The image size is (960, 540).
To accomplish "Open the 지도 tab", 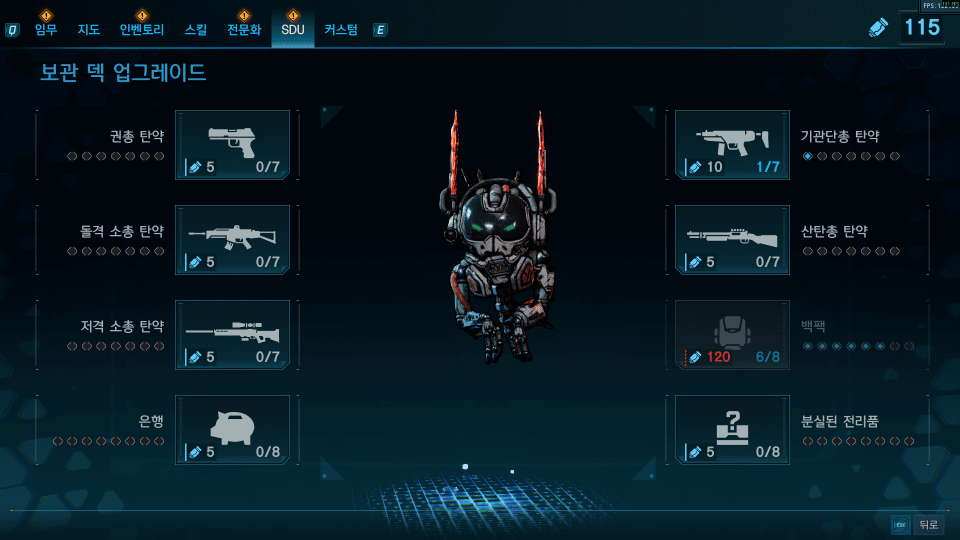I will click(x=89, y=30).
